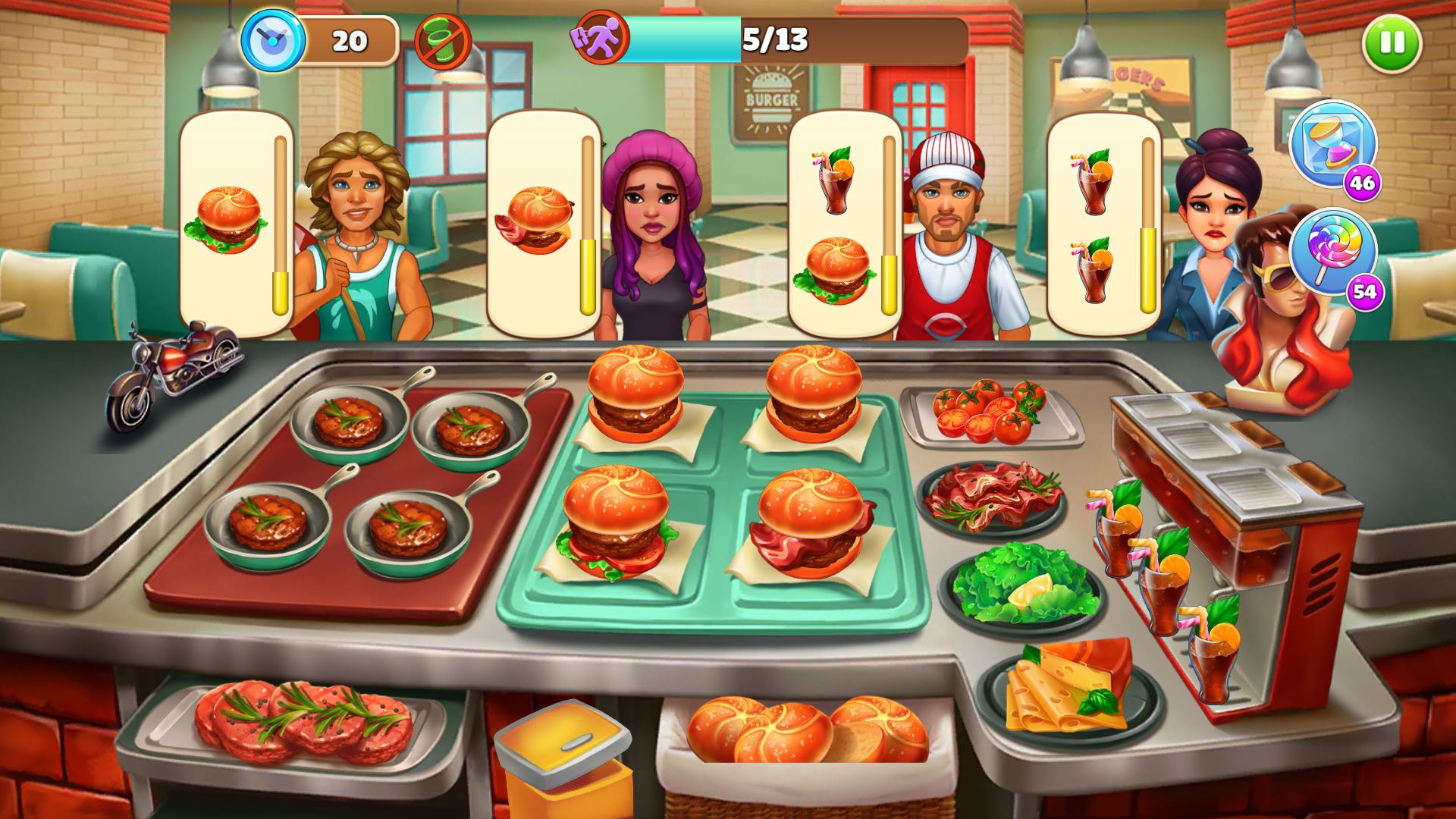Use the rainbow lollipop booster
The width and height of the screenshot is (1456, 819).
click(1332, 251)
